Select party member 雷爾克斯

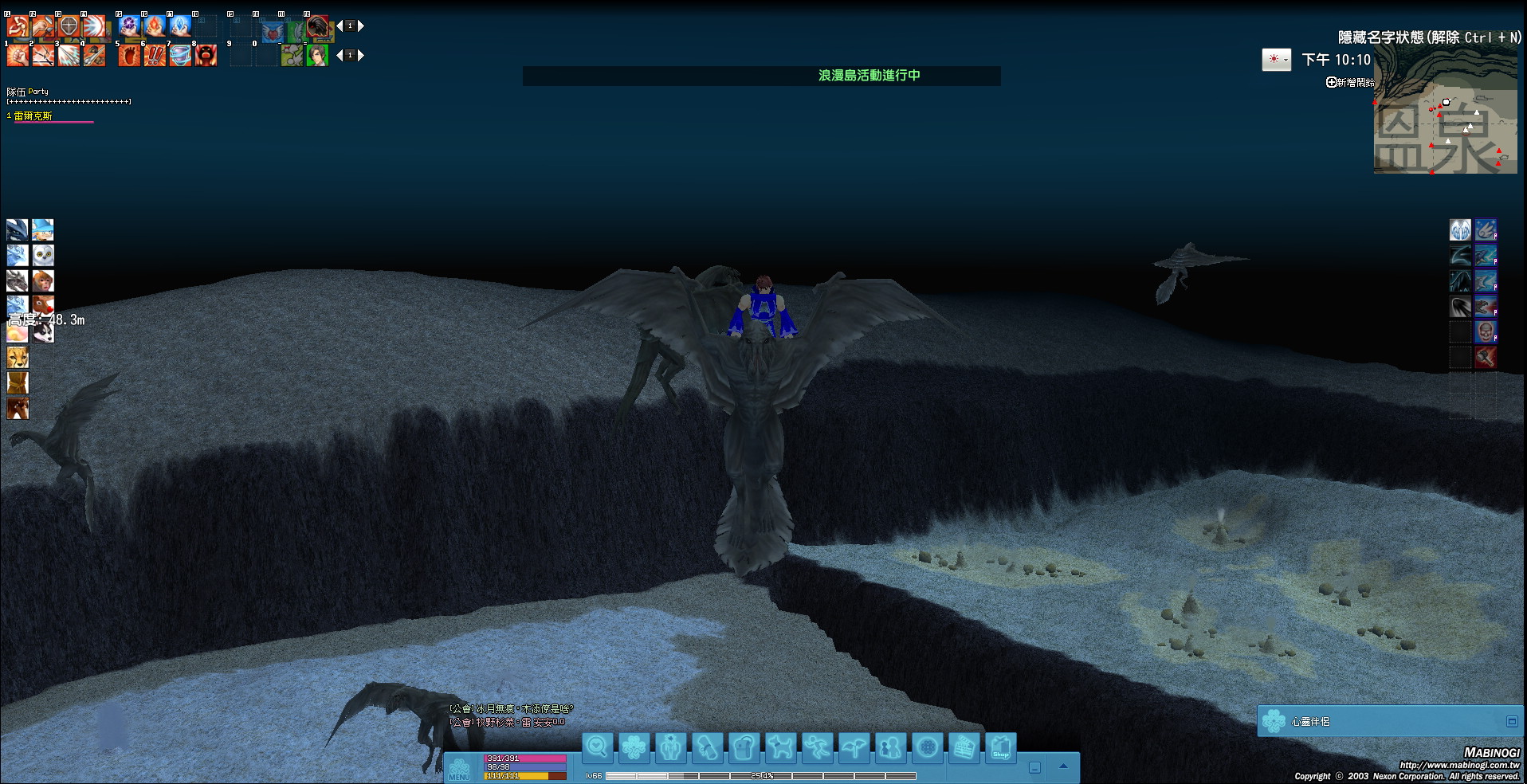[33, 116]
